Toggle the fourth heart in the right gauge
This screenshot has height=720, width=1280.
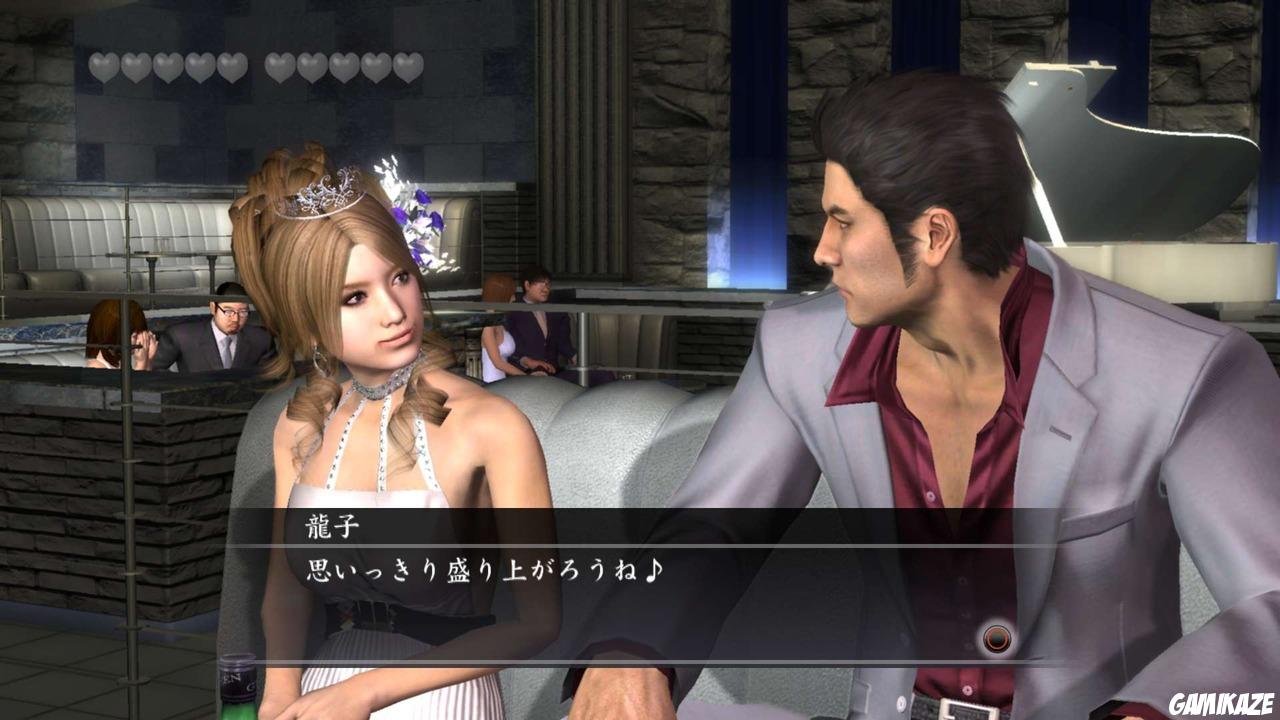(378, 65)
